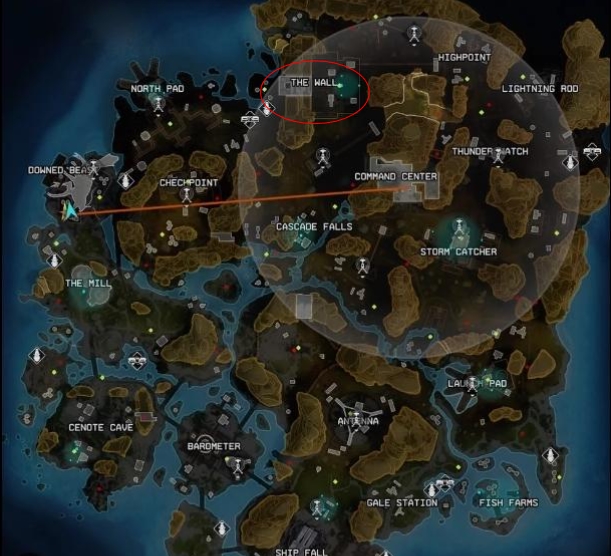Click the Cenote Cave map label
611x556 pixels.
tap(100, 428)
